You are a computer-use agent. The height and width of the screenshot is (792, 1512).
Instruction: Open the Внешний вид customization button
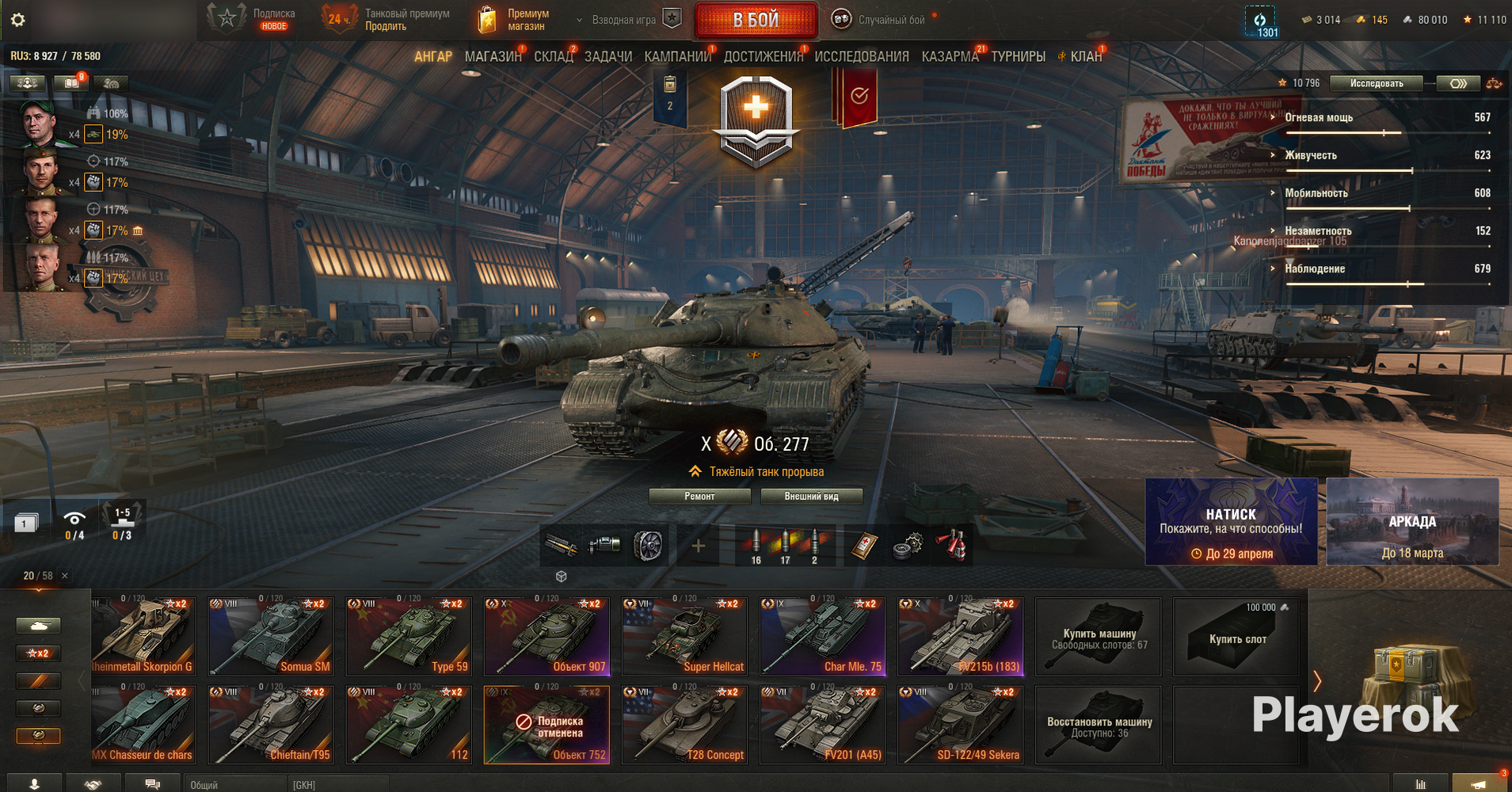click(811, 497)
